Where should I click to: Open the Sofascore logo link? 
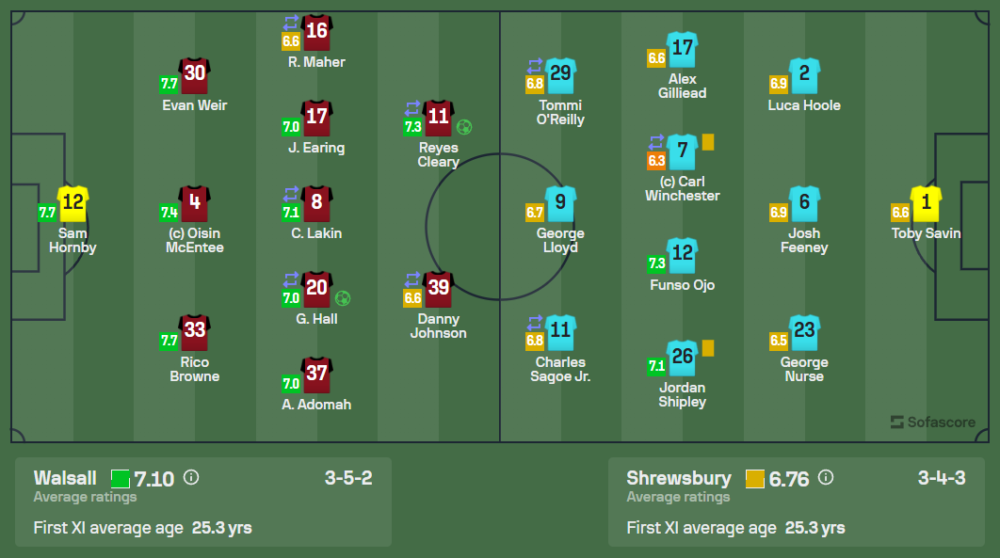coord(932,422)
